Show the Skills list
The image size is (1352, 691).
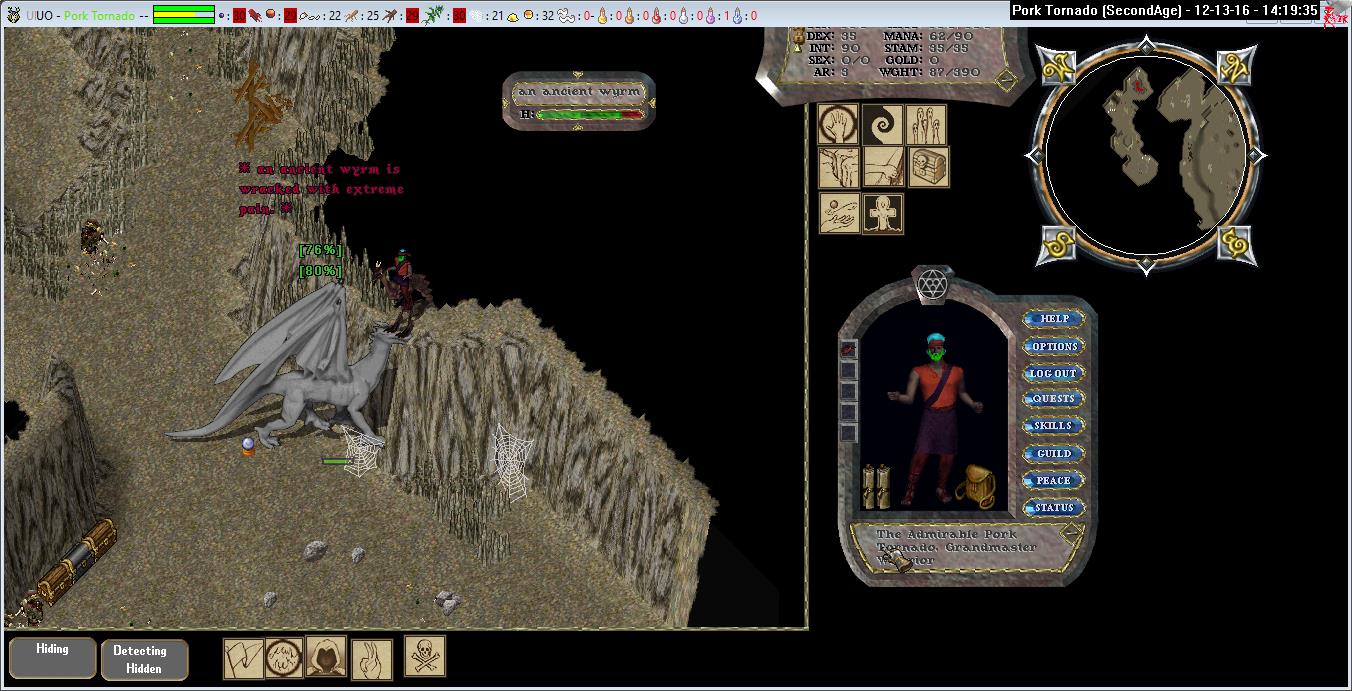click(x=1054, y=426)
